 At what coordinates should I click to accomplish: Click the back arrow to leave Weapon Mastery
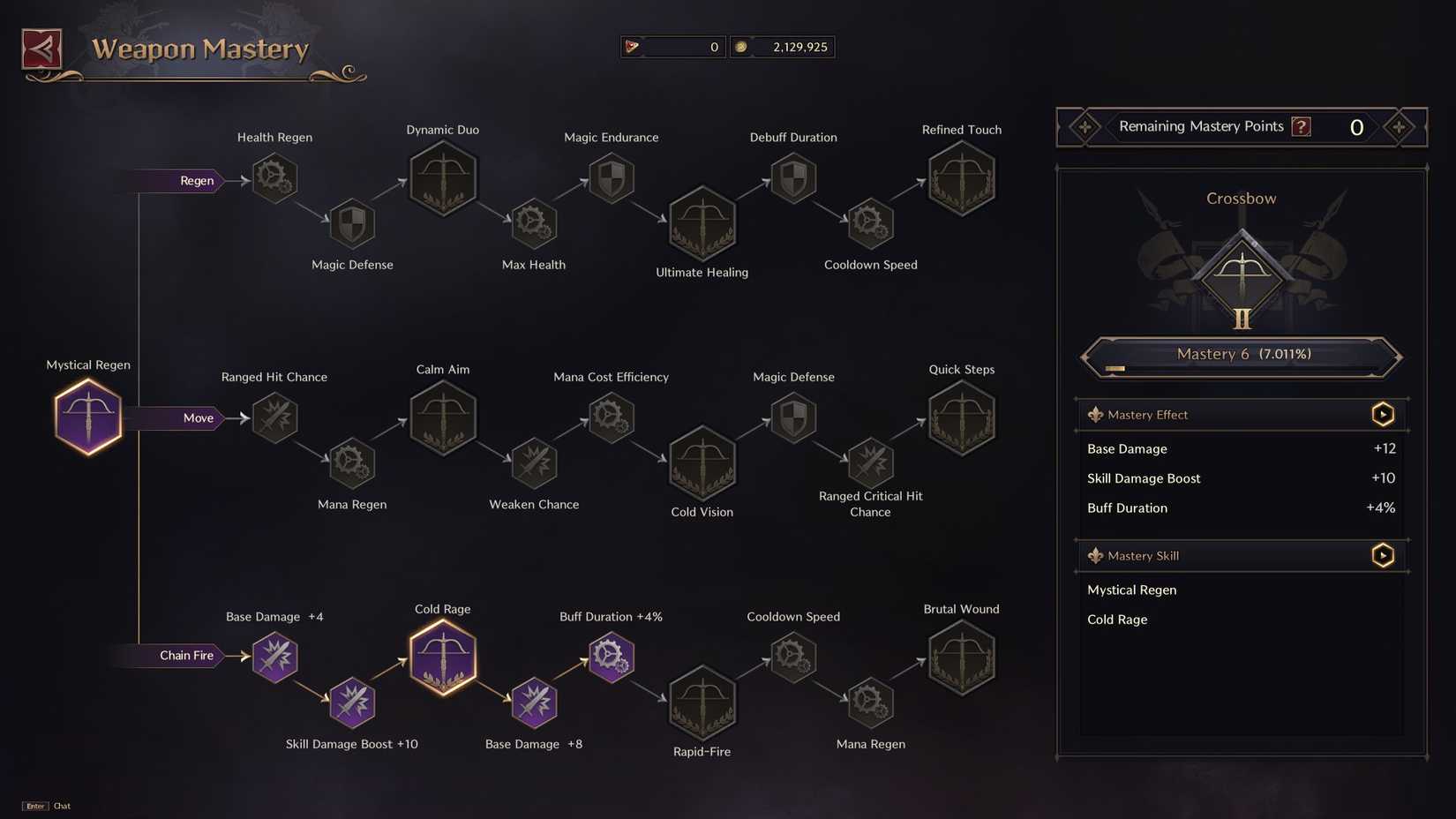coord(40,47)
